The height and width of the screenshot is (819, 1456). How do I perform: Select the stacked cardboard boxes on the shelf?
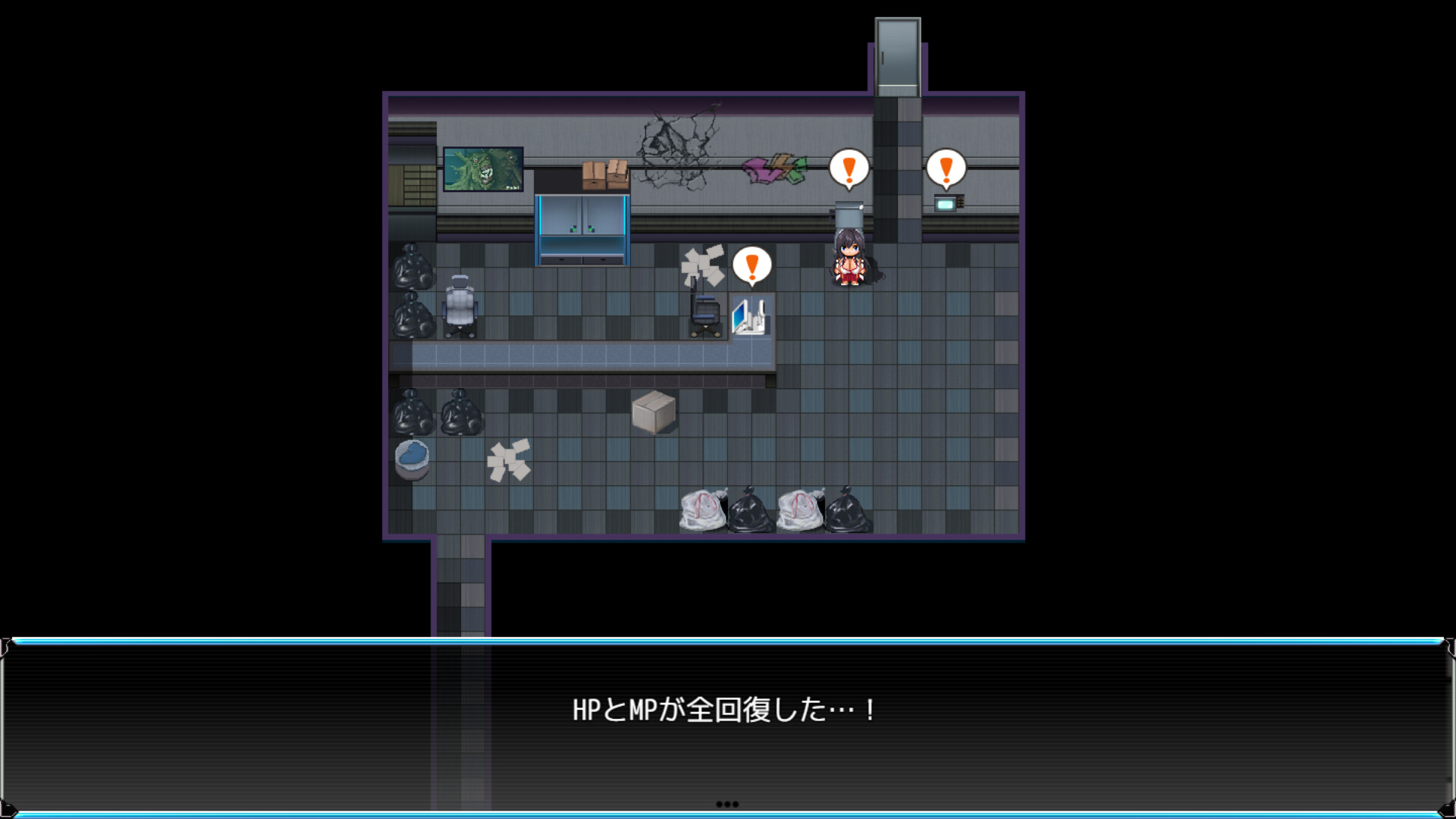[604, 173]
